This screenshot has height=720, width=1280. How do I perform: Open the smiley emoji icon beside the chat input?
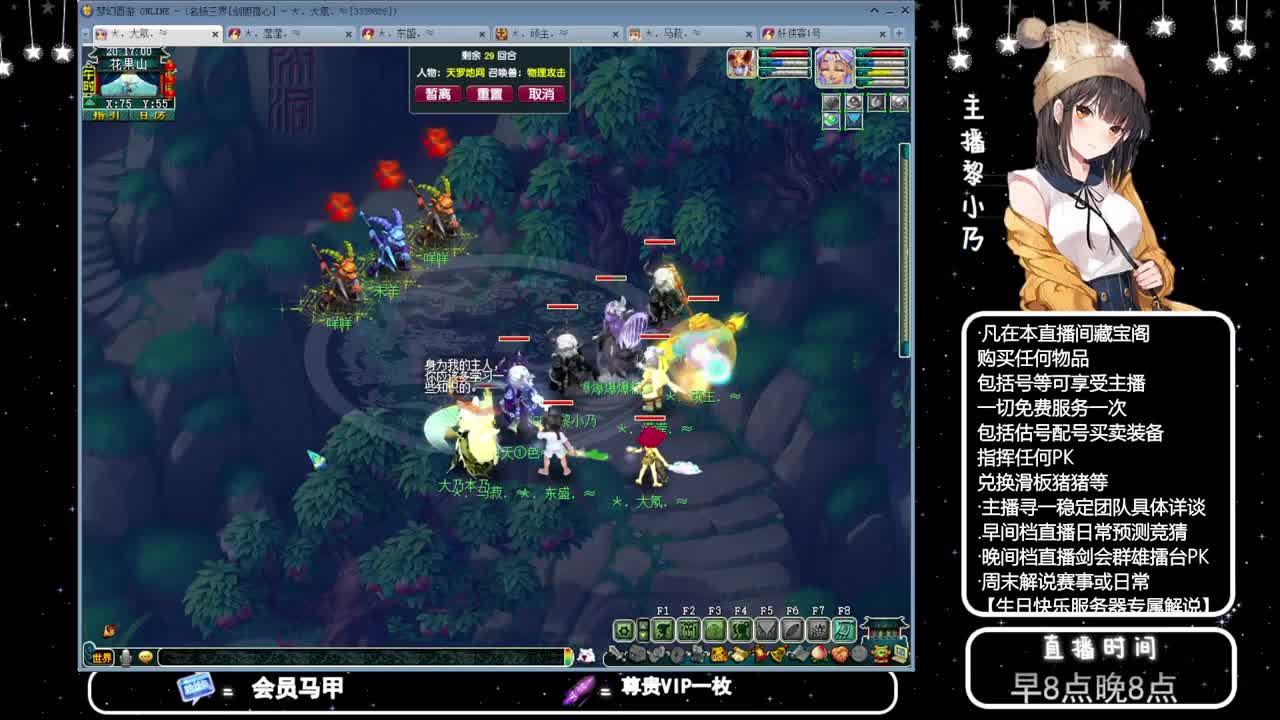[145, 657]
